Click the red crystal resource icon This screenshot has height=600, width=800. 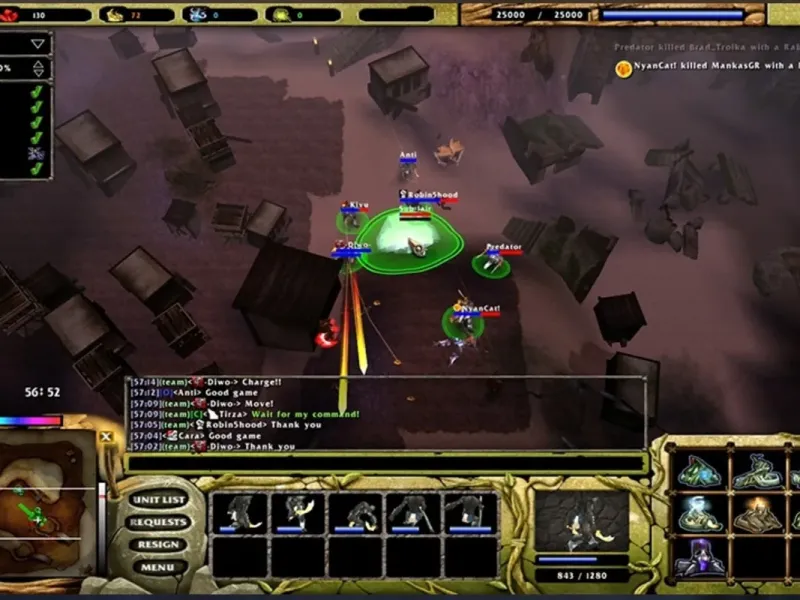coord(10,15)
